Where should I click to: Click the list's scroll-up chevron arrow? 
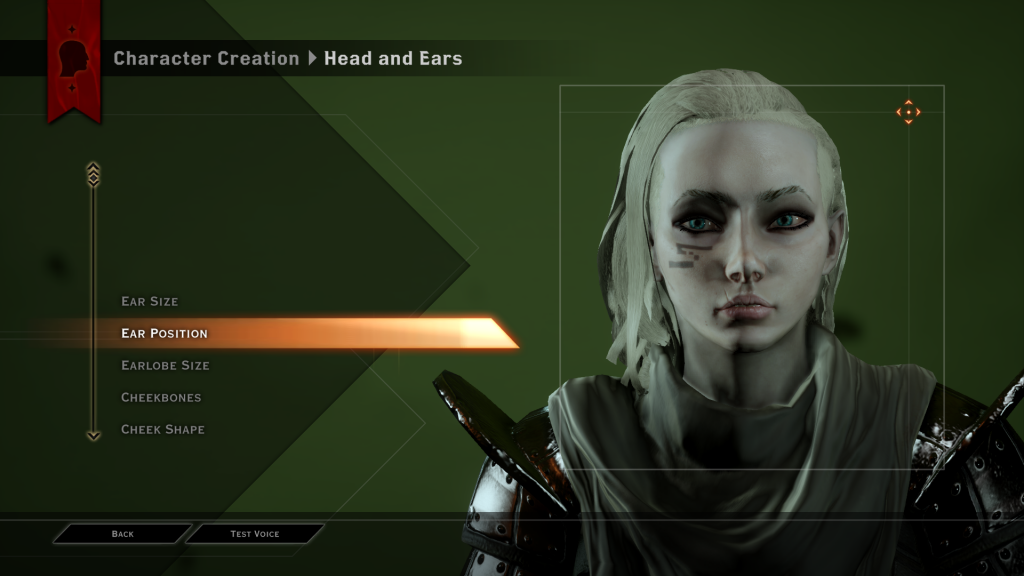pos(93,174)
